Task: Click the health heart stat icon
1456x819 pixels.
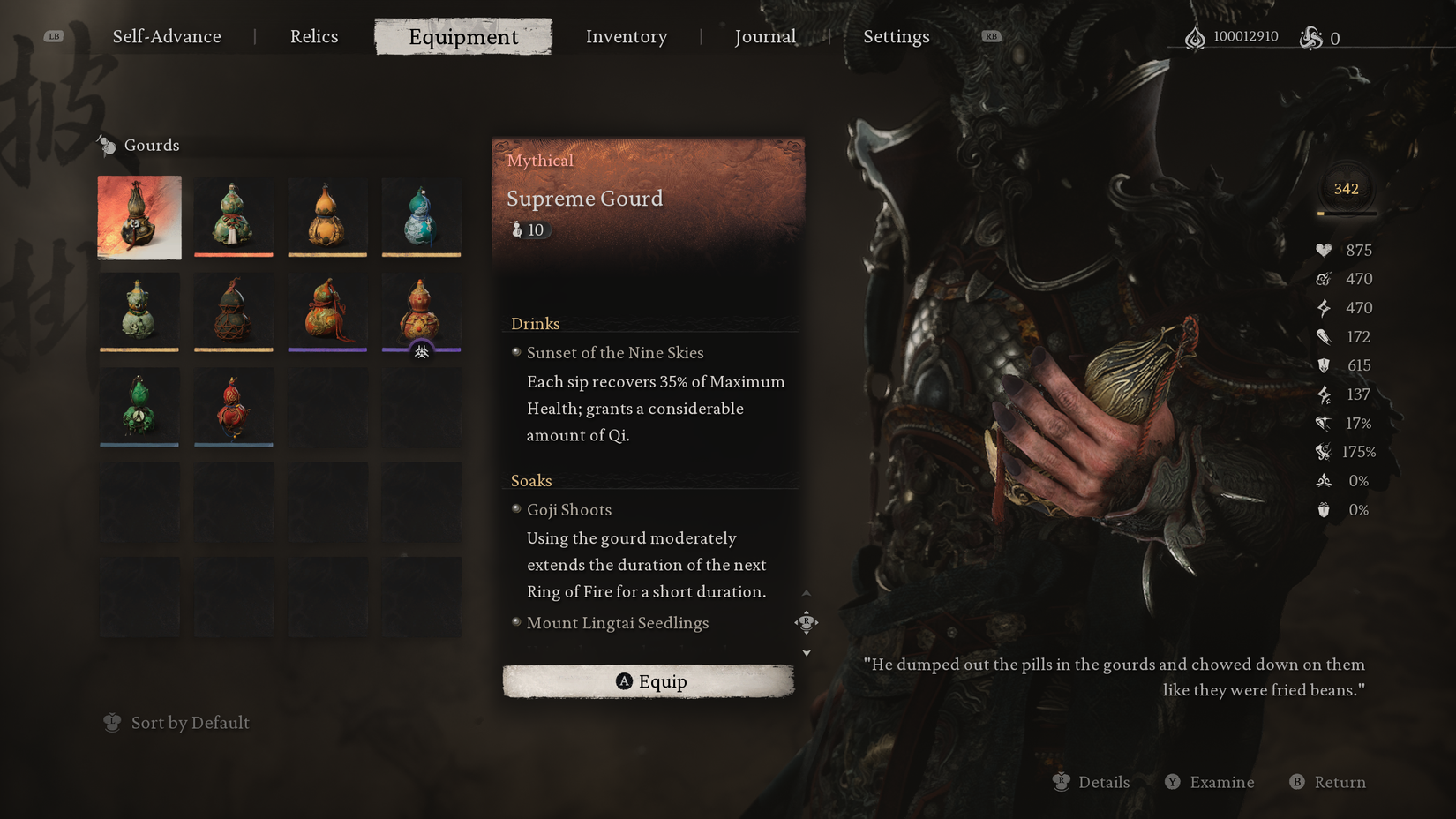Action: (1324, 250)
